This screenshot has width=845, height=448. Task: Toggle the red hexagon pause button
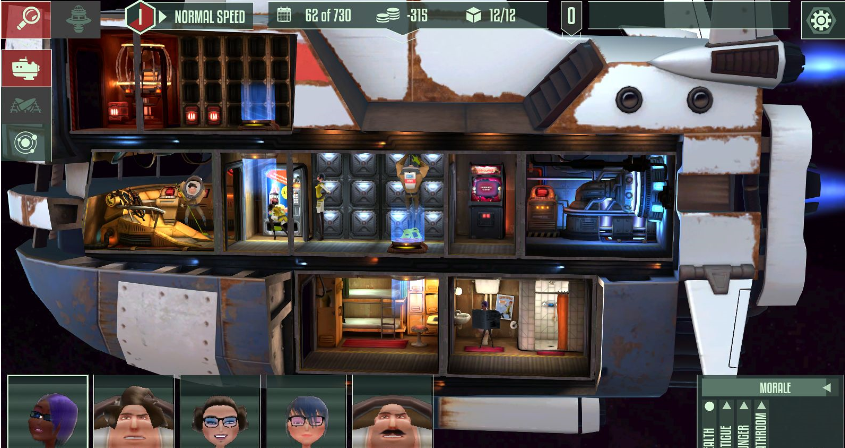(142, 16)
